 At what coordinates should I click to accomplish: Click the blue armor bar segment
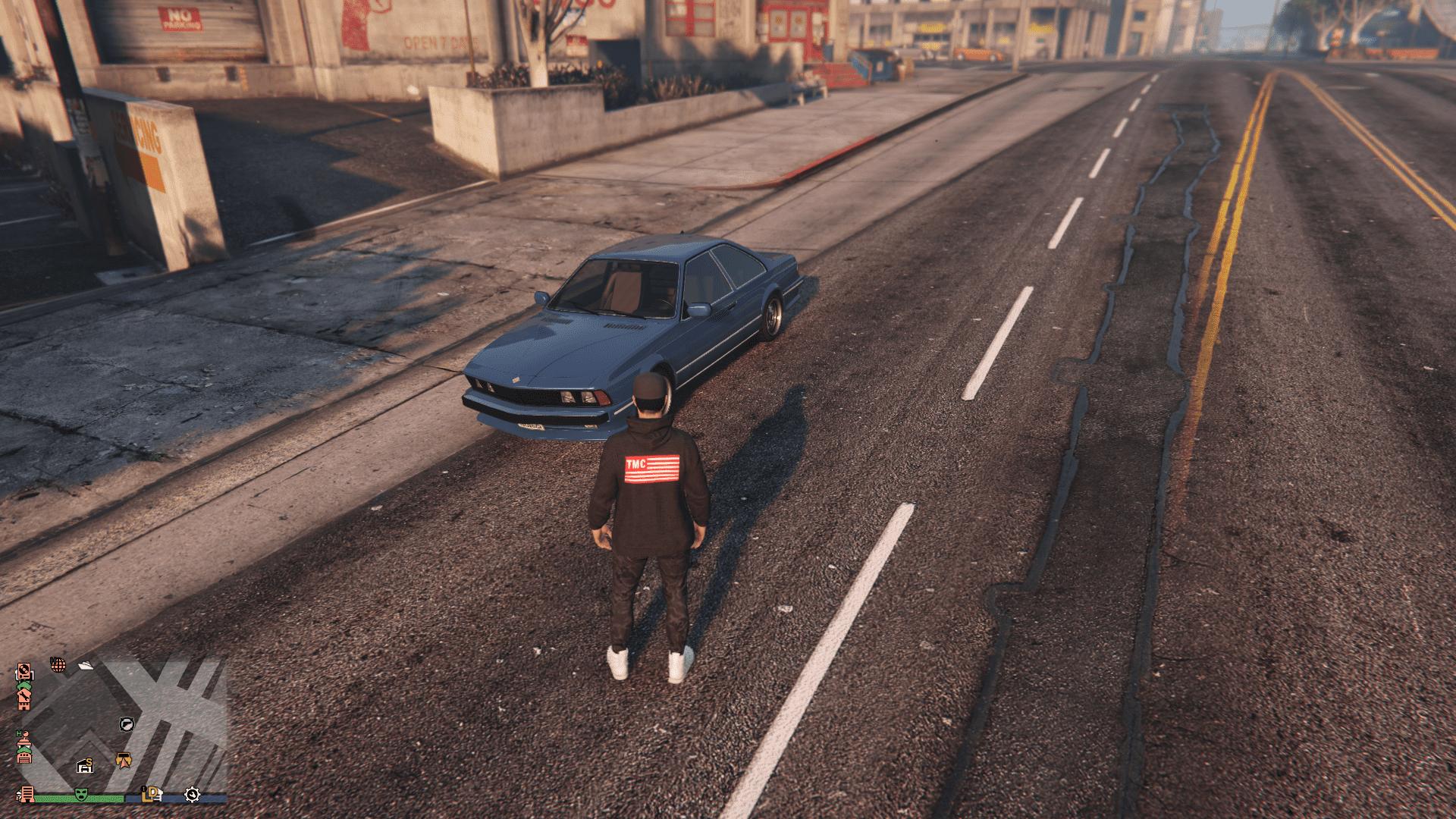click(173, 797)
